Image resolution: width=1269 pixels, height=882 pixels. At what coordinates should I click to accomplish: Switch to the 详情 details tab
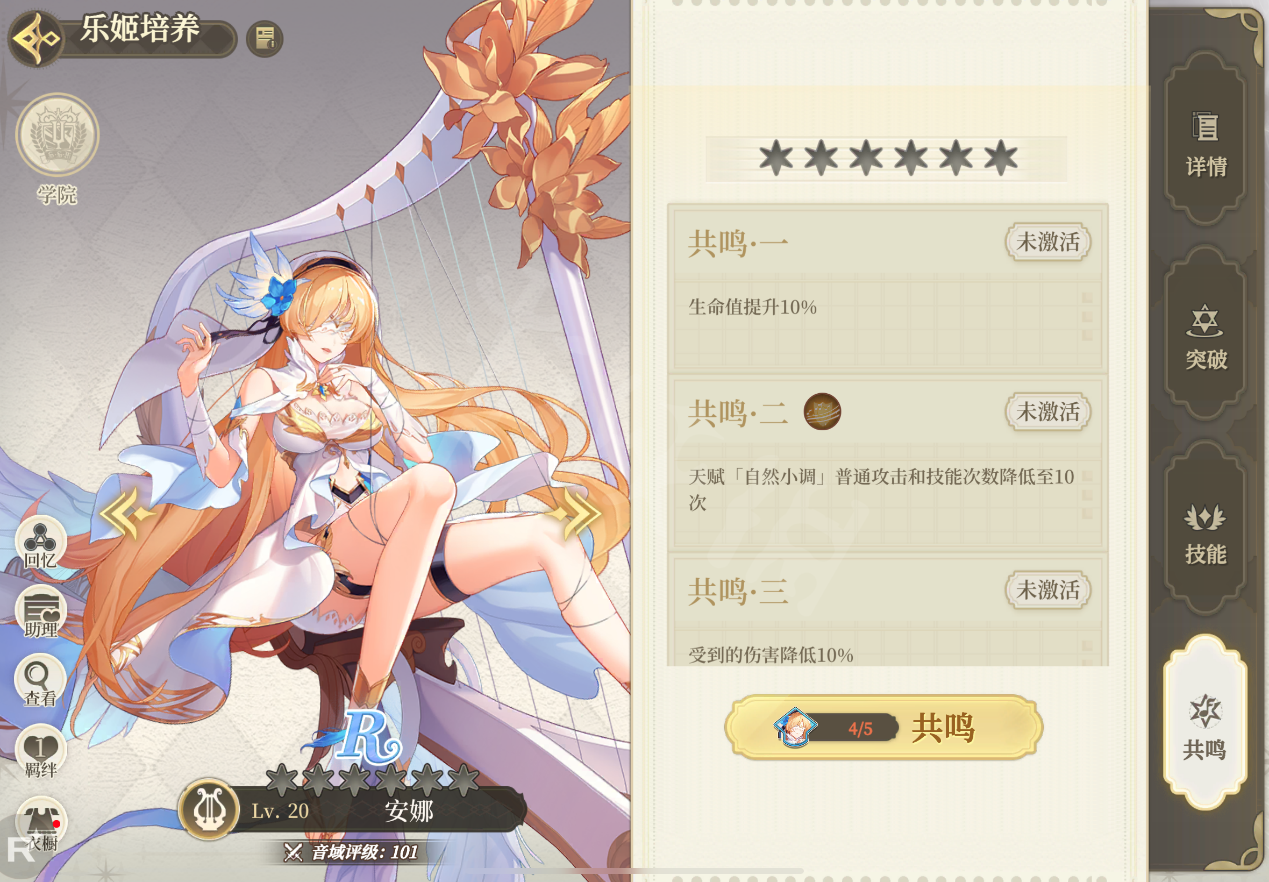click(x=1206, y=143)
